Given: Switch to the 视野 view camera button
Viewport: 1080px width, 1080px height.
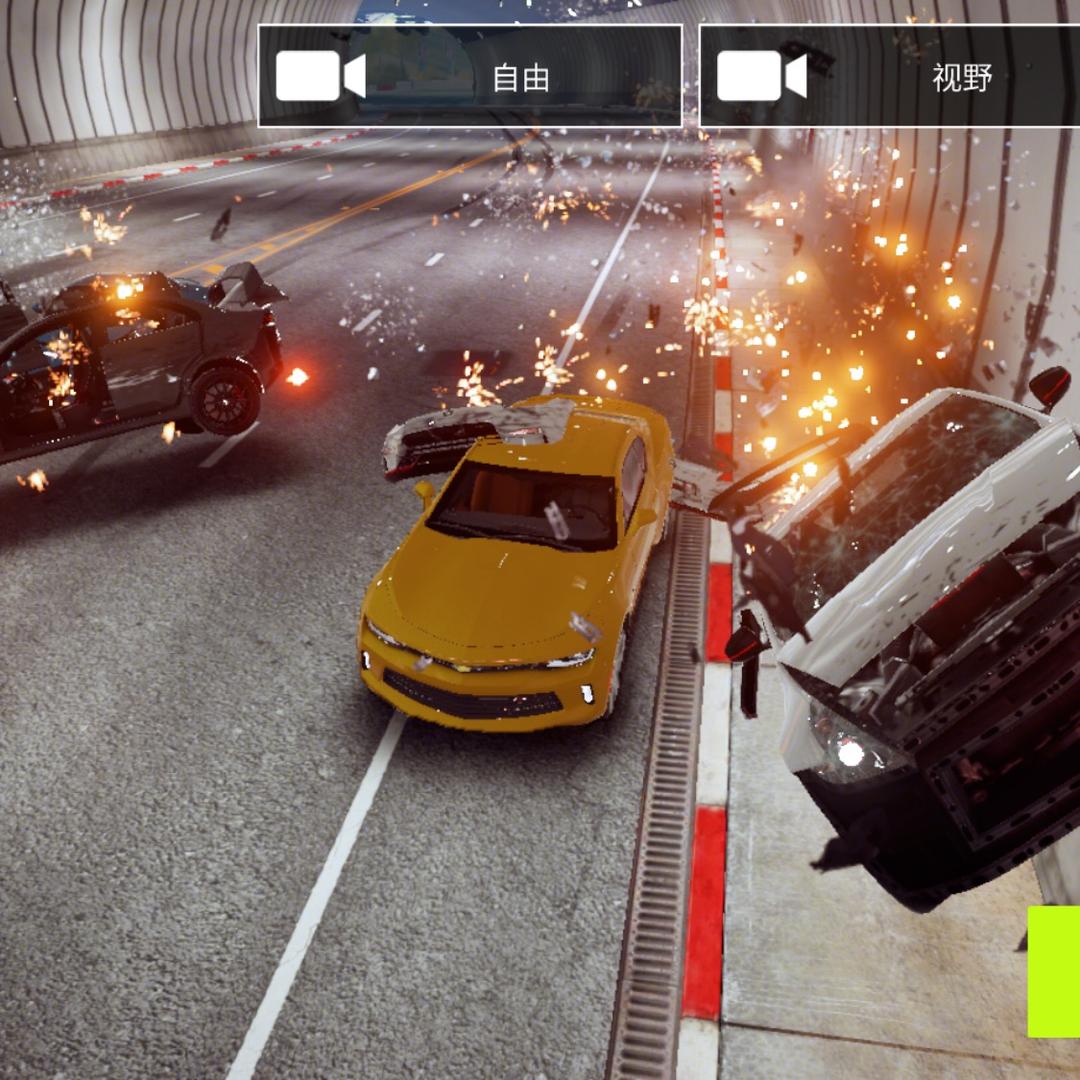Looking at the screenshot, I should click(890, 77).
